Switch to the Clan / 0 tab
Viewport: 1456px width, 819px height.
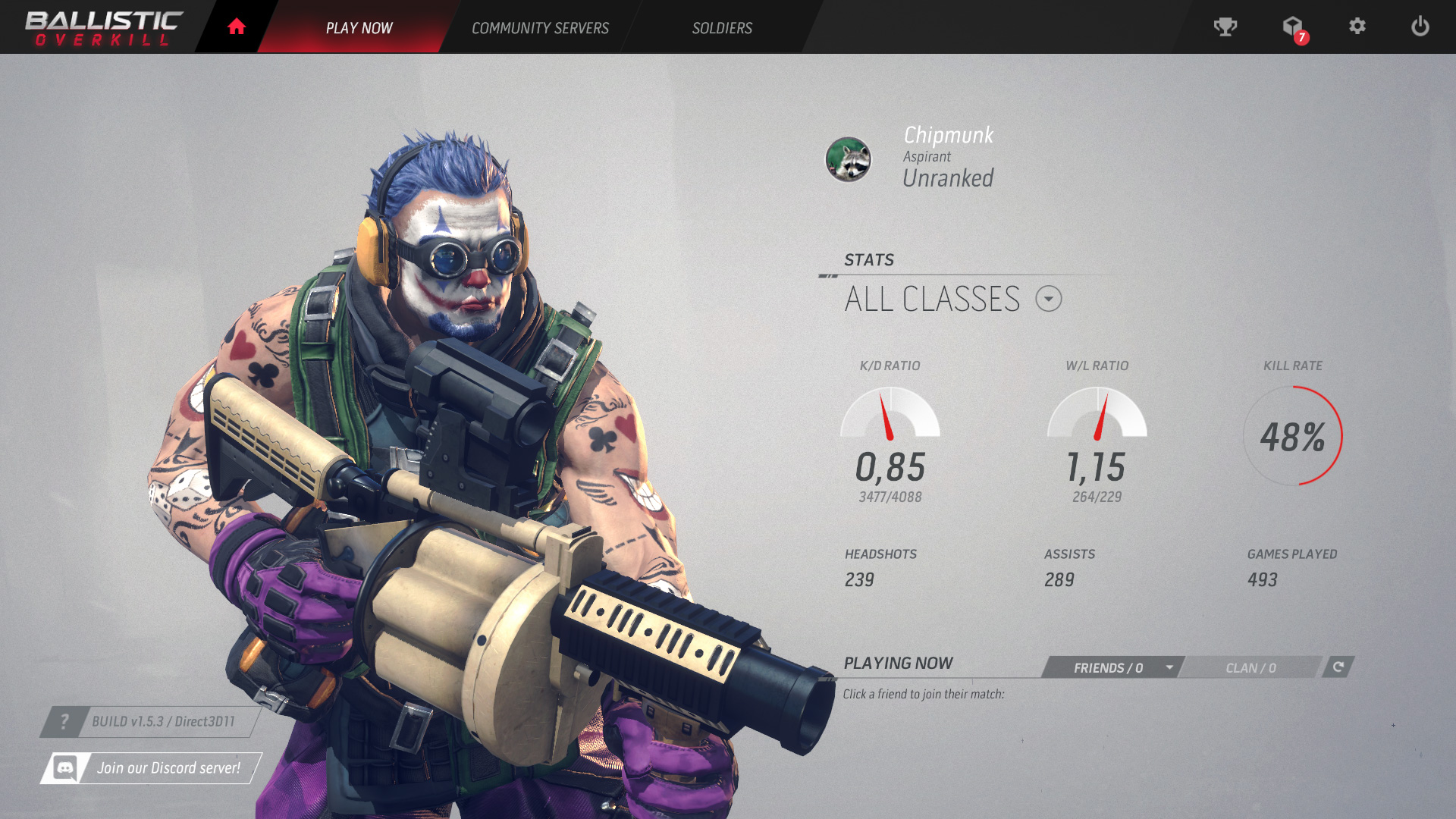point(1250,667)
